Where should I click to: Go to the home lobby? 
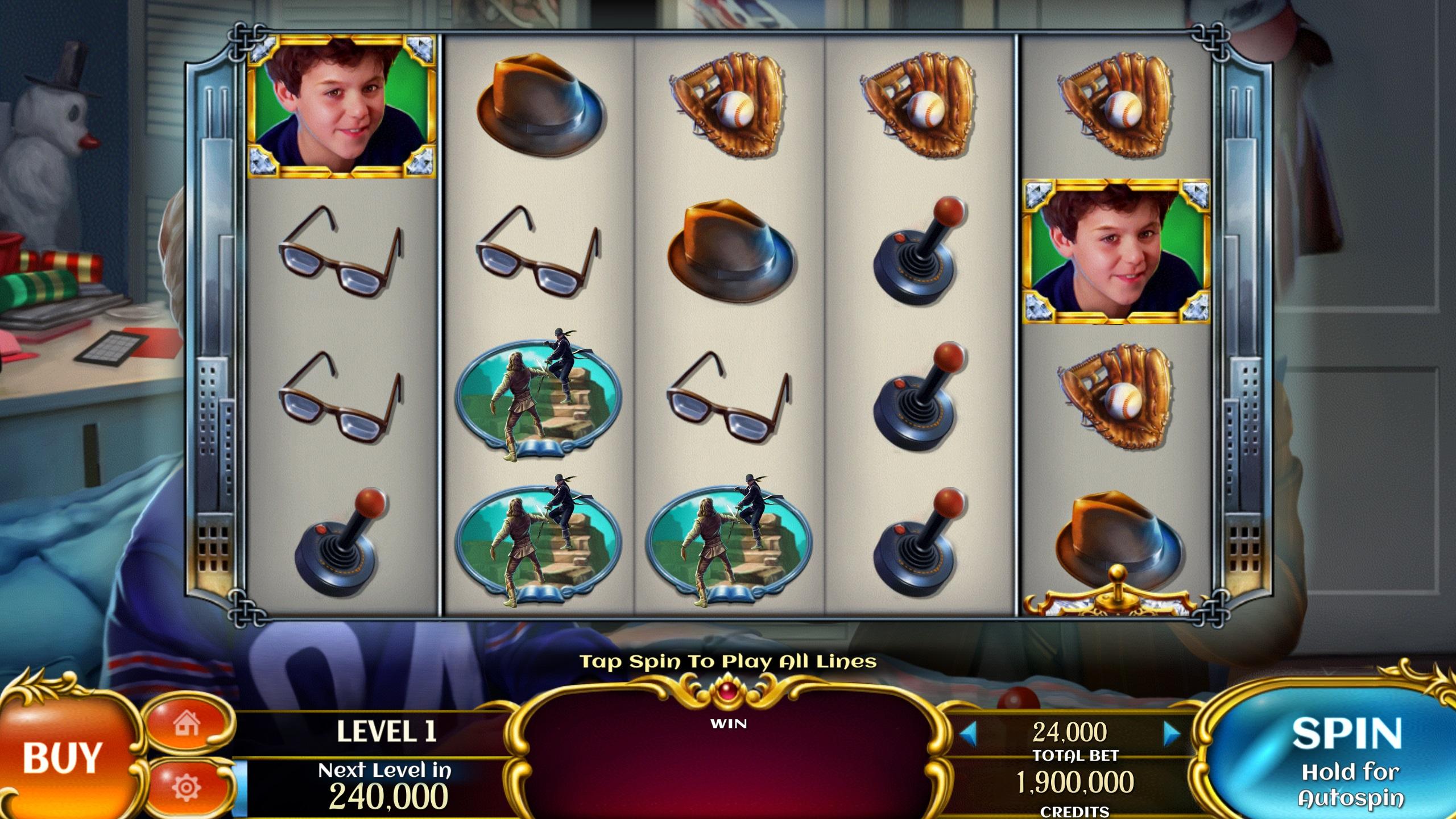(x=187, y=725)
